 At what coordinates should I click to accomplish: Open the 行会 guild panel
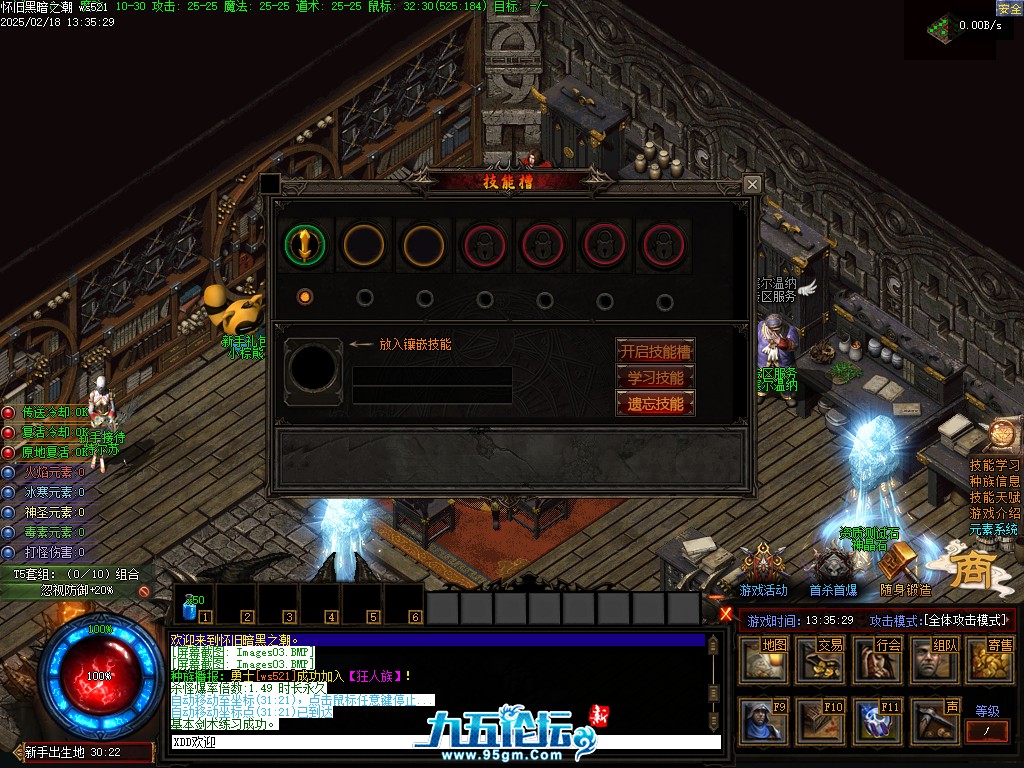coord(876,660)
